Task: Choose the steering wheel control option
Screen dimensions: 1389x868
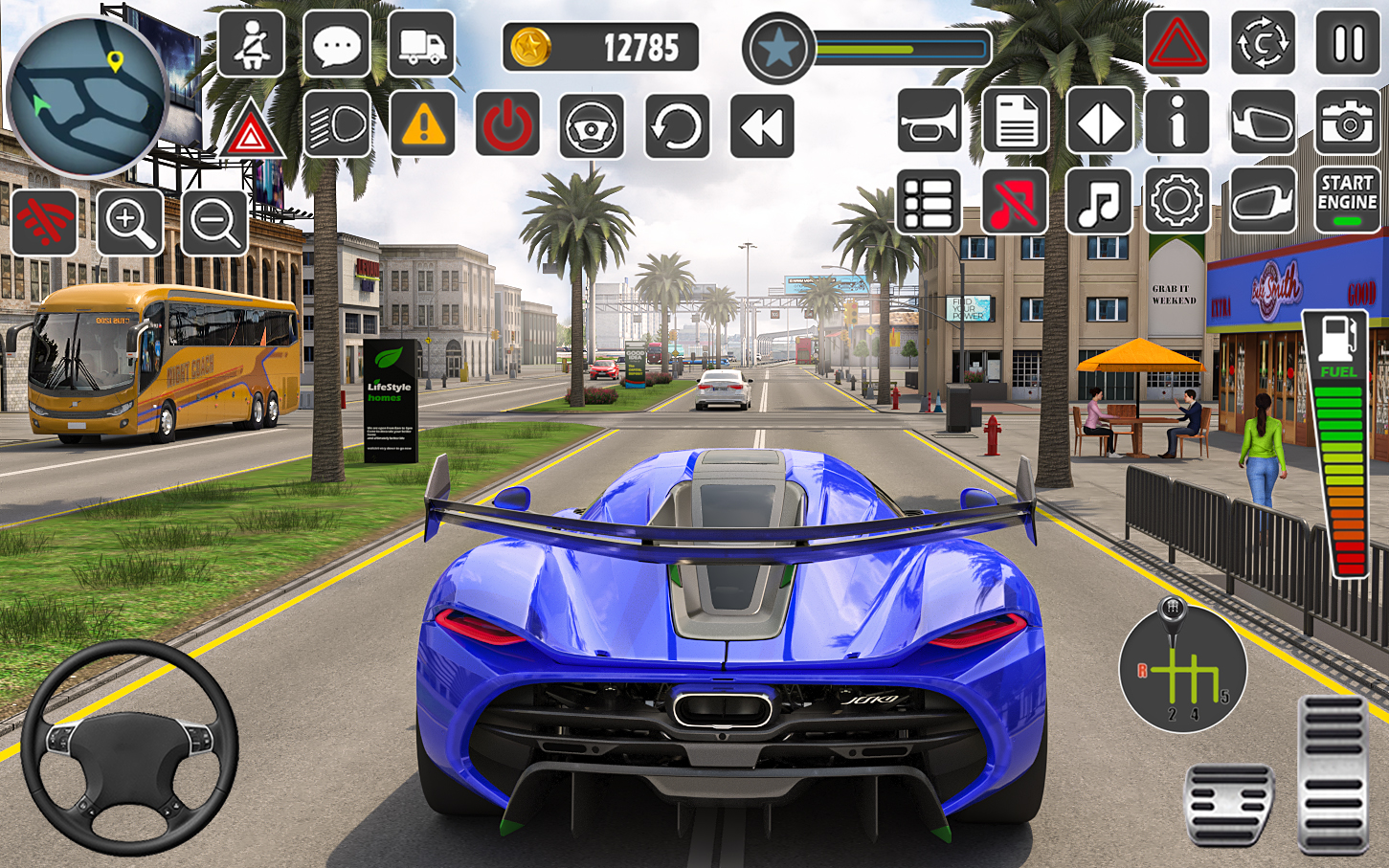Action: (592, 125)
